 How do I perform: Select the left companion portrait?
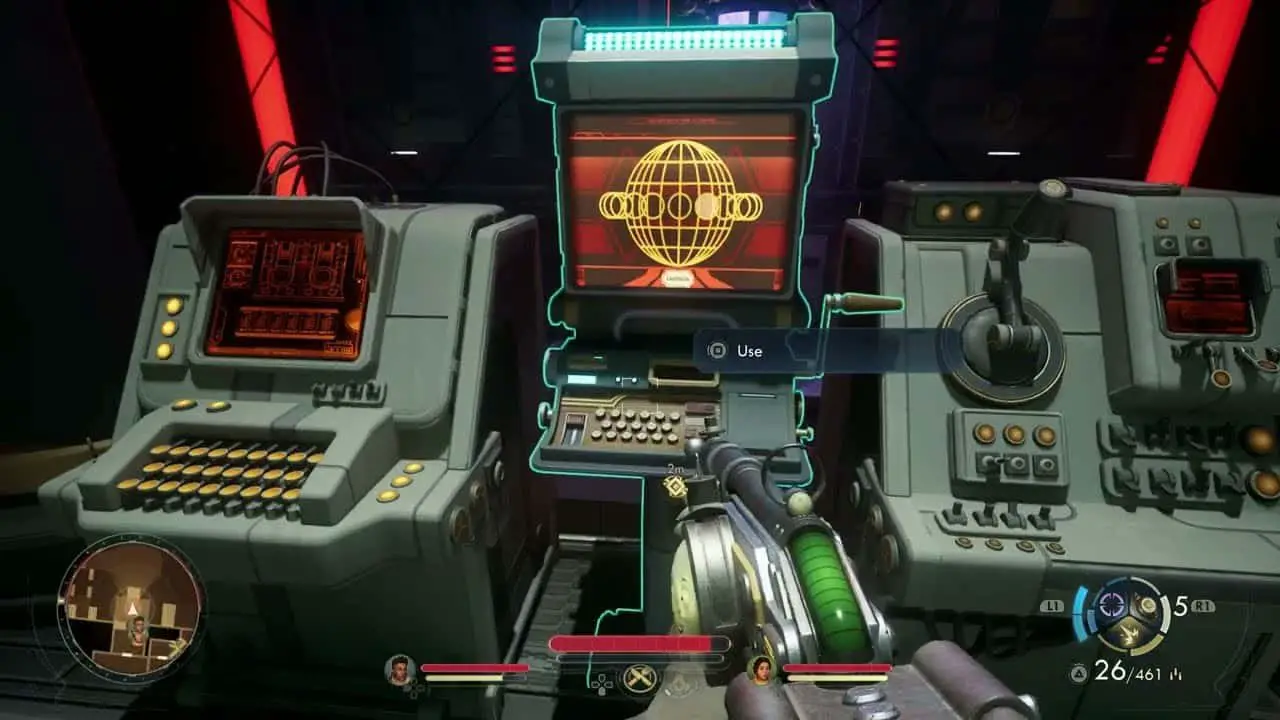[x=400, y=669]
